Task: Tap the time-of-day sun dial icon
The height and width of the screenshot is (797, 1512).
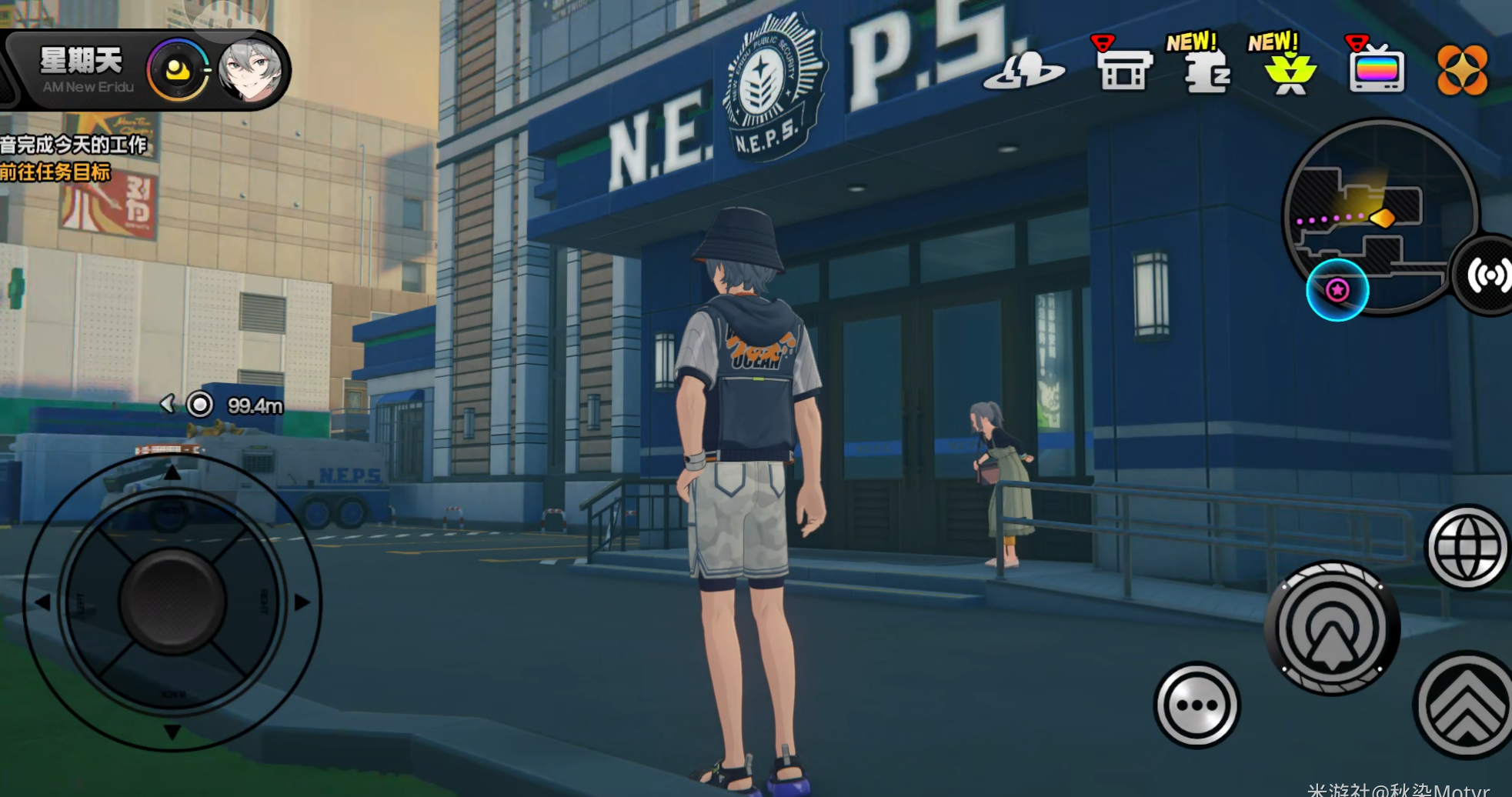Action: coord(179,71)
